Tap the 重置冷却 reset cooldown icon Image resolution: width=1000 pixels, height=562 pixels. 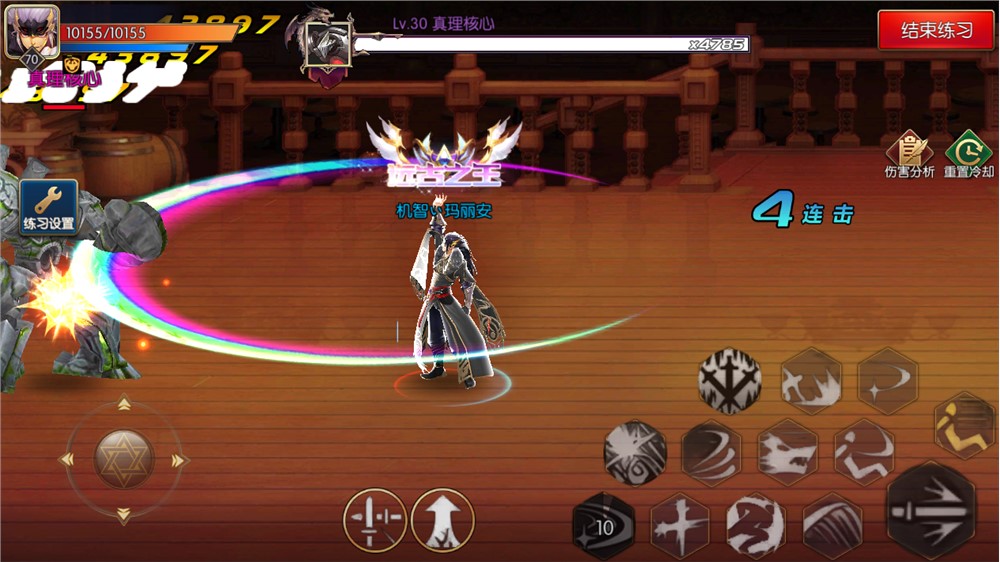coord(968,155)
